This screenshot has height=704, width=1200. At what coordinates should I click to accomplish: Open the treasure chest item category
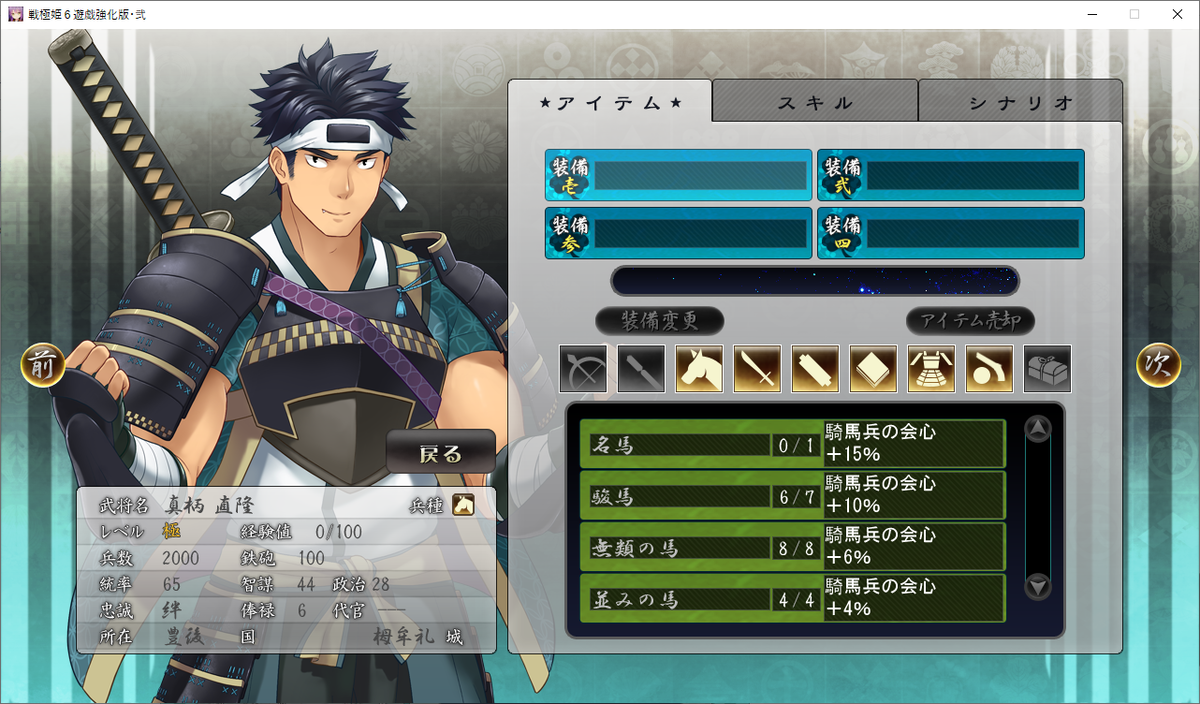pyautogui.click(x=1047, y=369)
